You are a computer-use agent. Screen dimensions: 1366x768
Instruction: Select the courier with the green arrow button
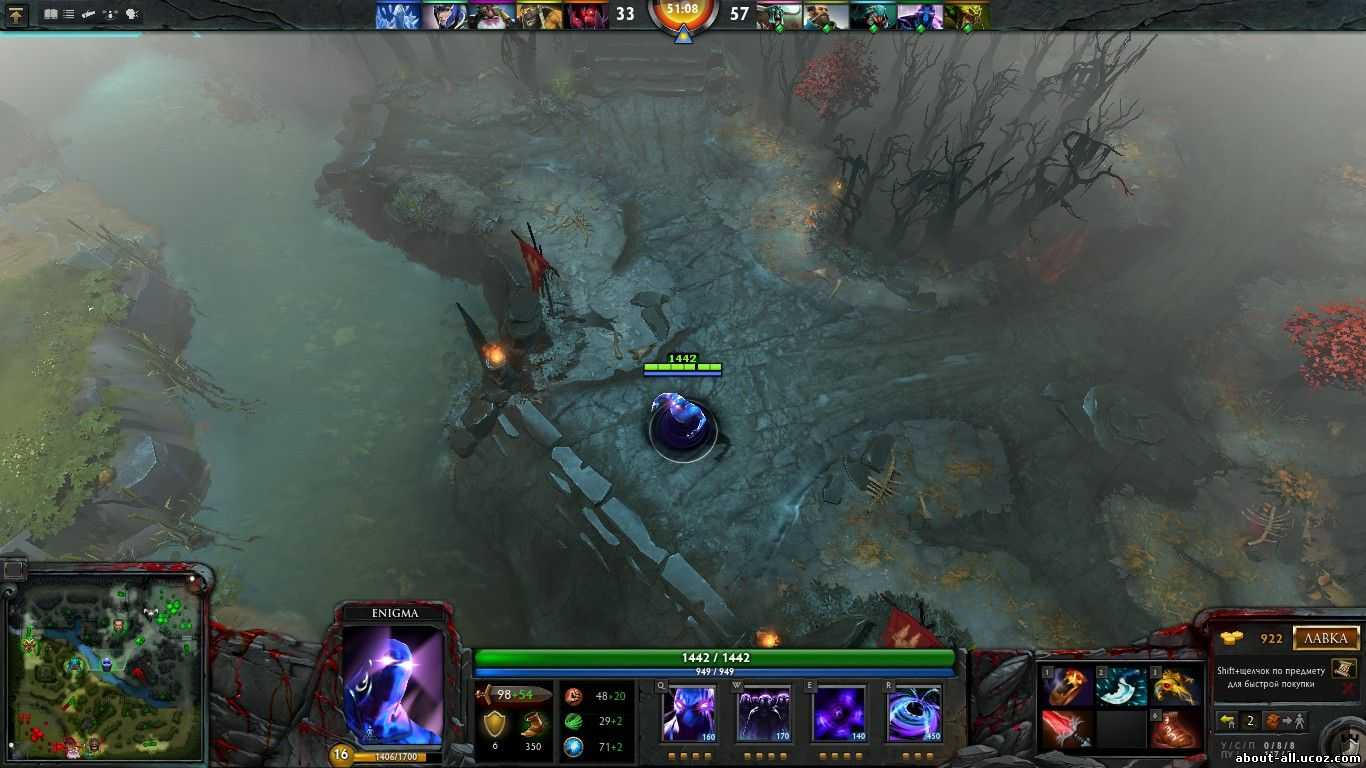coord(1228,721)
